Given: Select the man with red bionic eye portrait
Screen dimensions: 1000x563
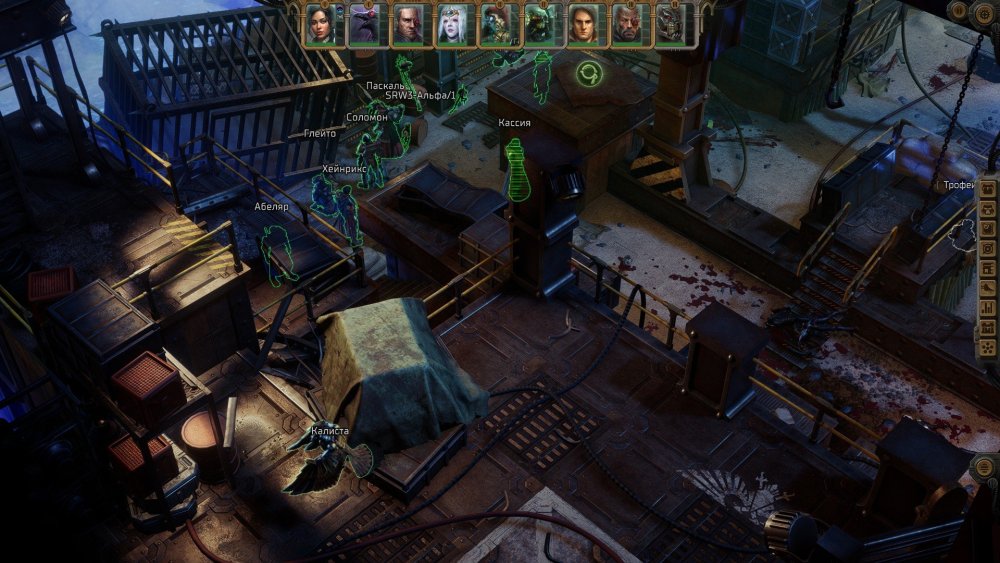Looking at the screenshot, I should (407, 24).
